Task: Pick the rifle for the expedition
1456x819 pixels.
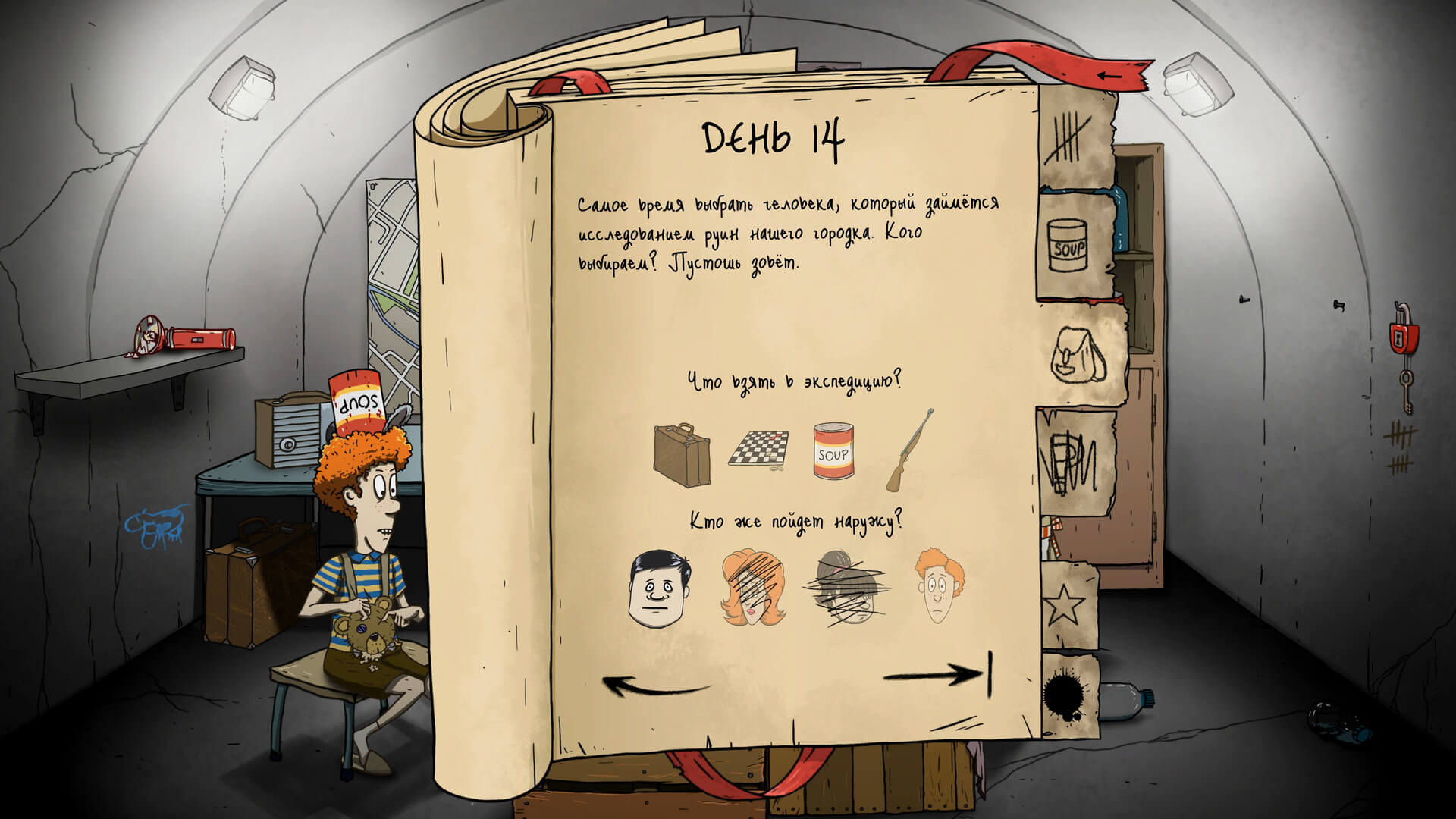Action: (x=909, y=450)
